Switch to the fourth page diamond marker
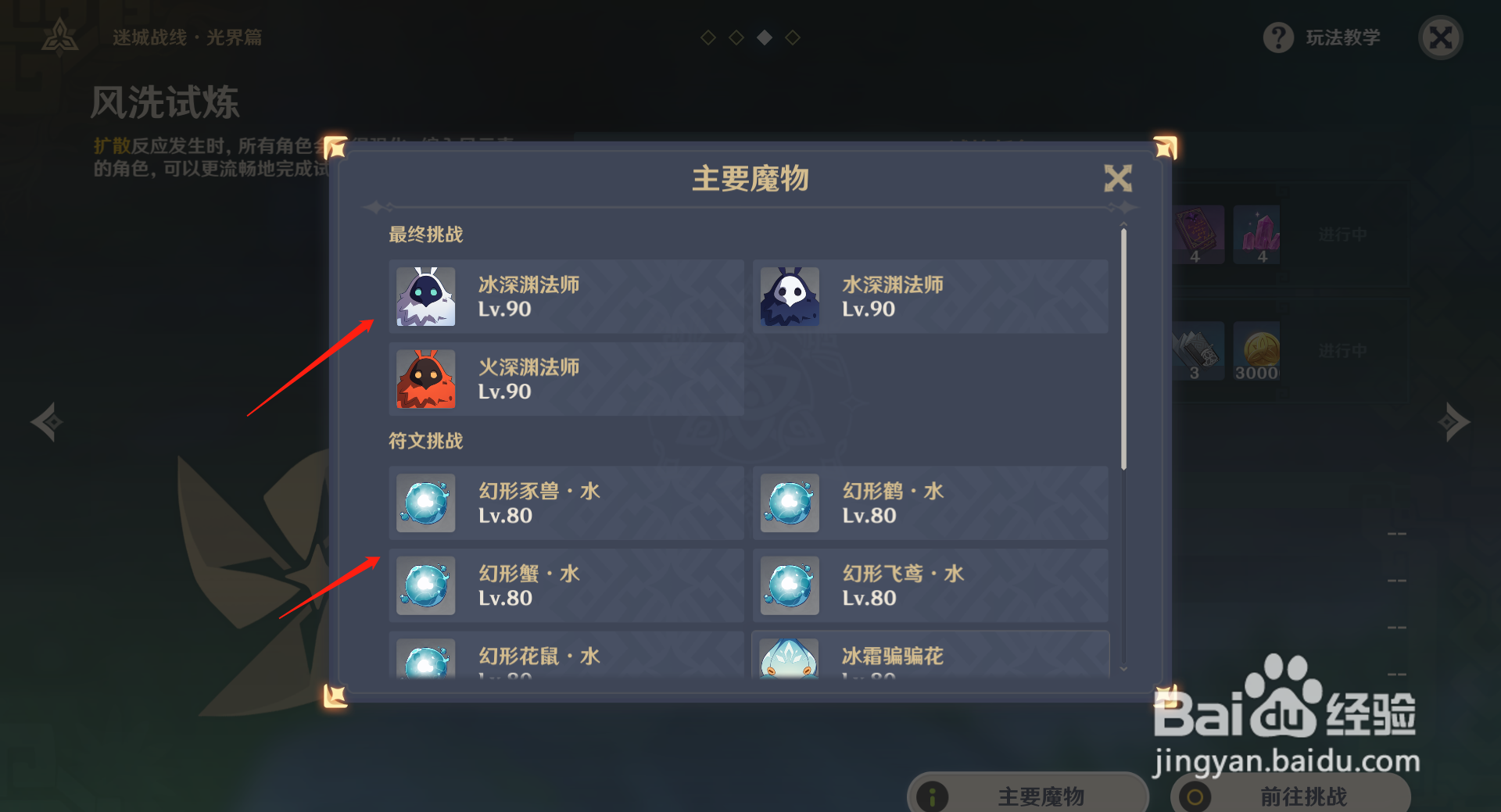 click(x=793, y=36)
